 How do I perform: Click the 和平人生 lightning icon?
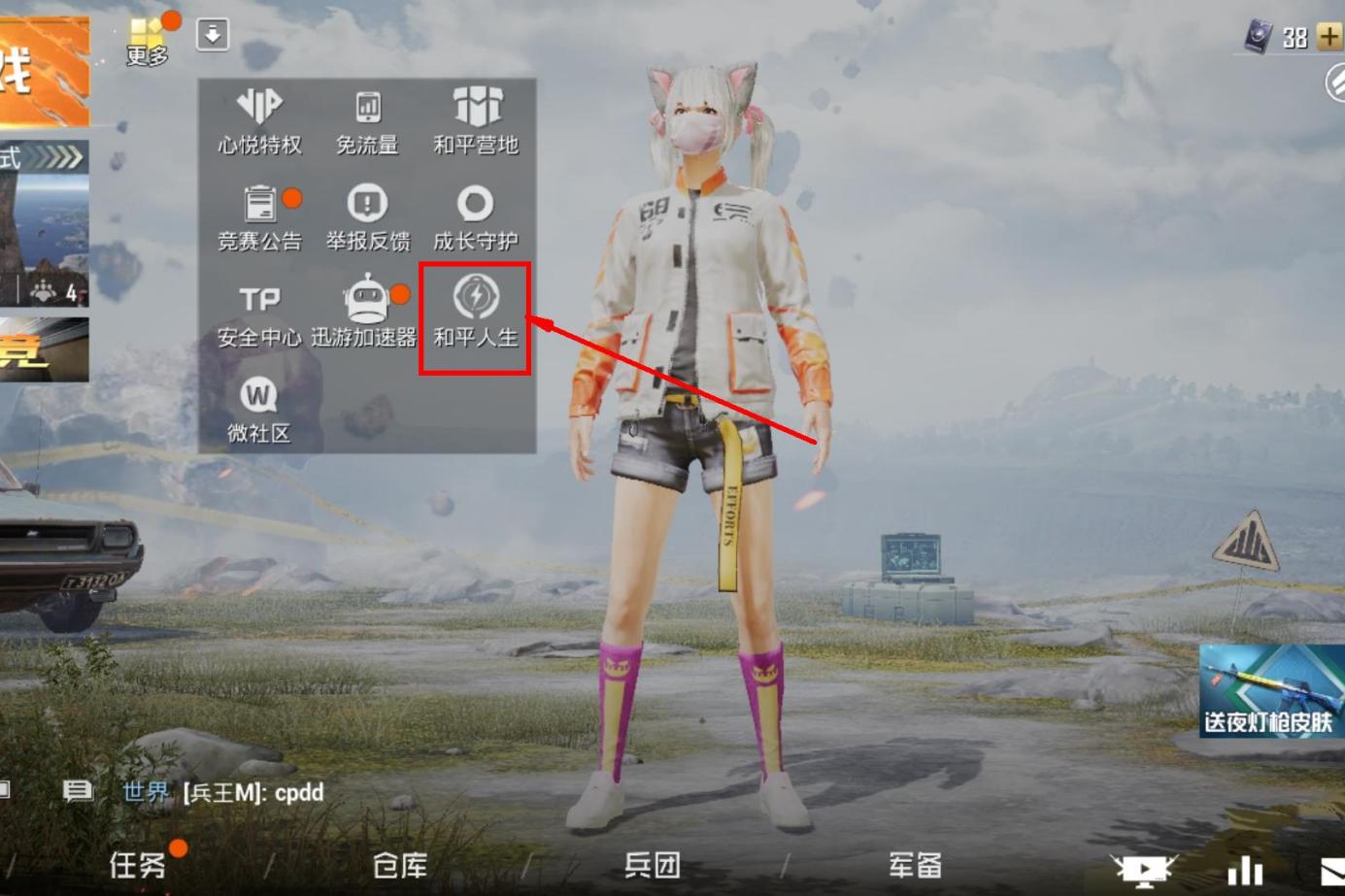coord(476,297)
